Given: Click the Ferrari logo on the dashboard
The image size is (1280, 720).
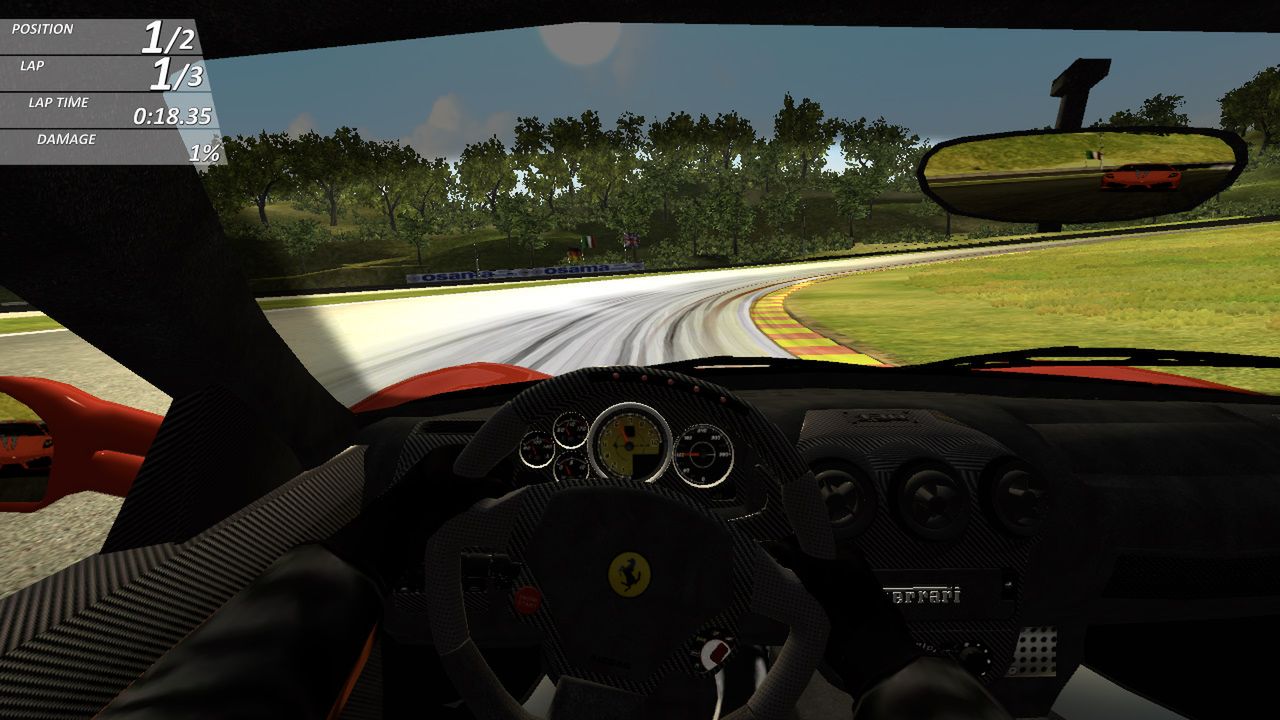Looking at the screenshot, I should pyautogui.click(x=922, y=592).
